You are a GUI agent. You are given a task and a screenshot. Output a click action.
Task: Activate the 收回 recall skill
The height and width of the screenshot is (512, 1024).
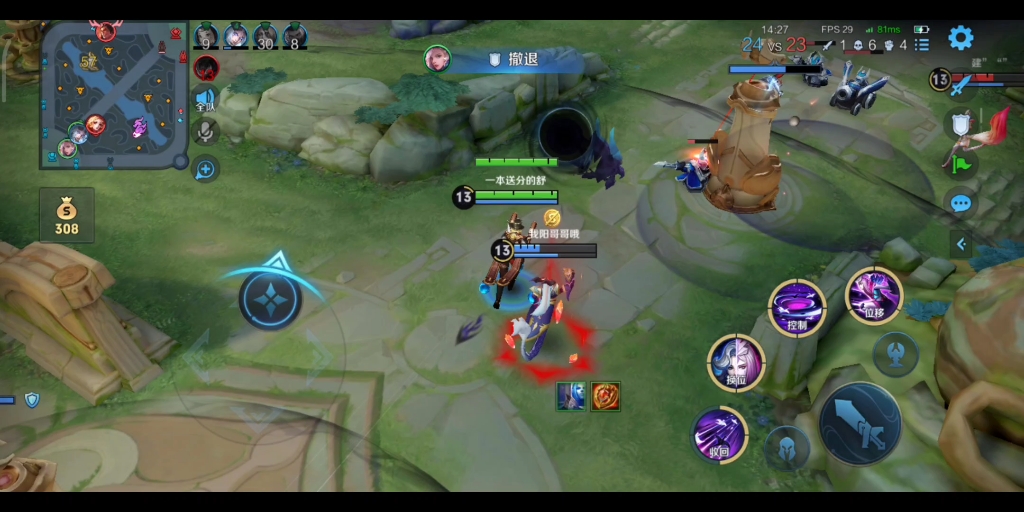720,435
